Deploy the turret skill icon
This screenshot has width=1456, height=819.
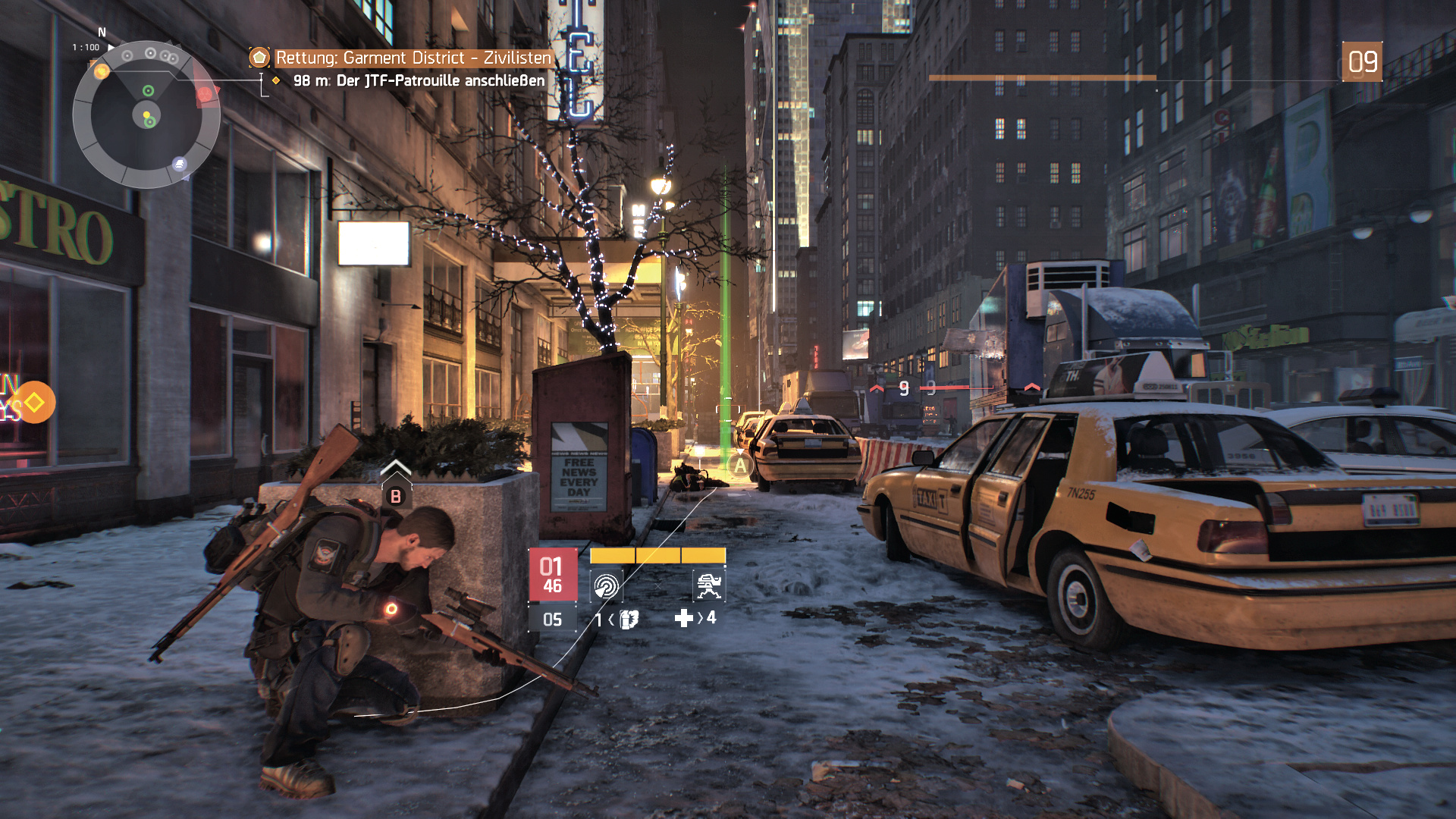[x=709, y=585]
